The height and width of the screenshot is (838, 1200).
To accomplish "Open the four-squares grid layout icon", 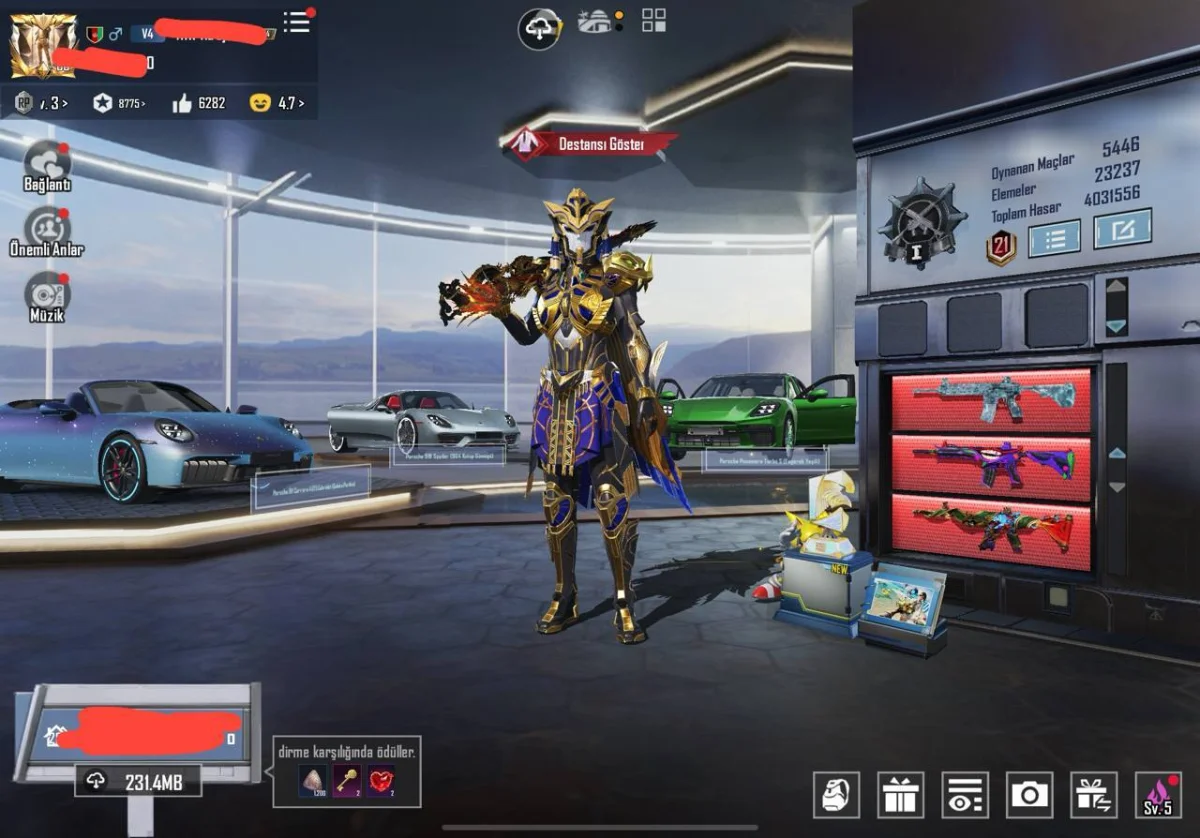I will tap(654, 20).
